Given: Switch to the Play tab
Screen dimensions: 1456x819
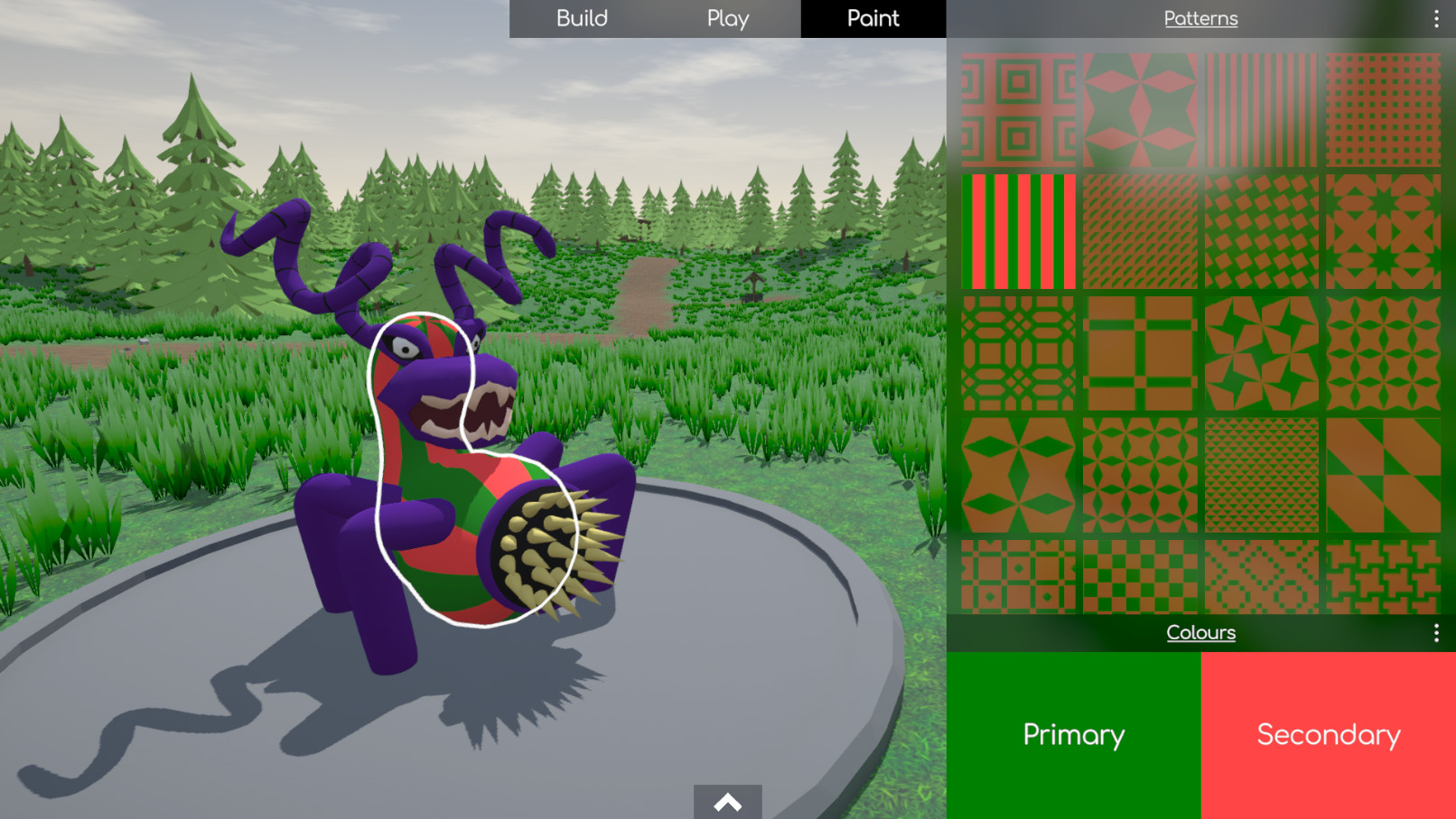Looking at the screenshot, I should point(727,18).
